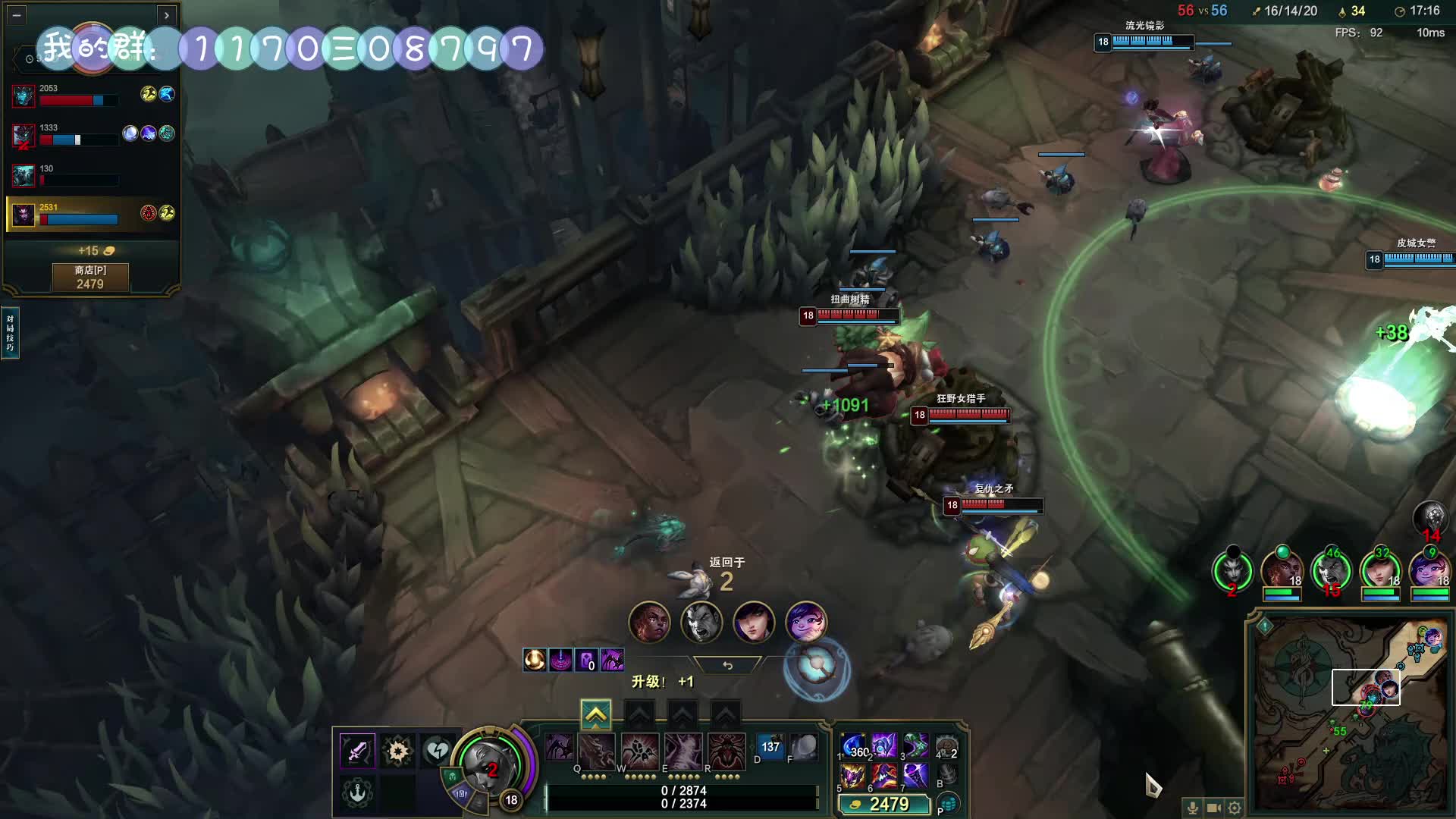Level up the Q ability with the gold arrow
Screen dimensions: 1456x819
point(596,714)
